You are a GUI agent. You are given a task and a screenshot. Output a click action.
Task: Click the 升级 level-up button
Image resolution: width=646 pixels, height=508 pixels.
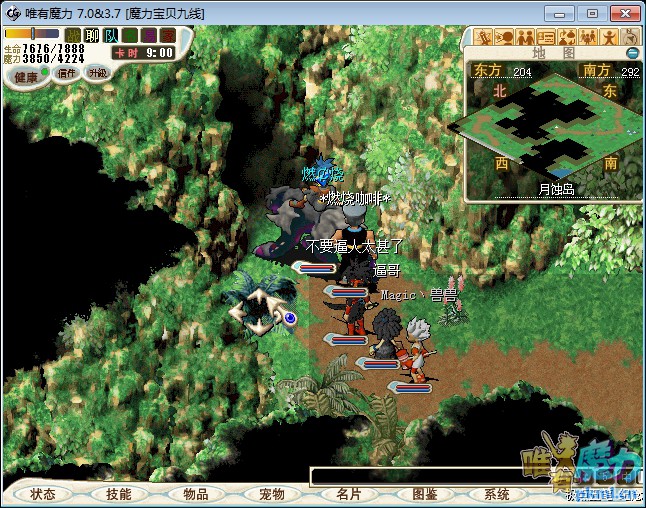(x=97, y=73)
